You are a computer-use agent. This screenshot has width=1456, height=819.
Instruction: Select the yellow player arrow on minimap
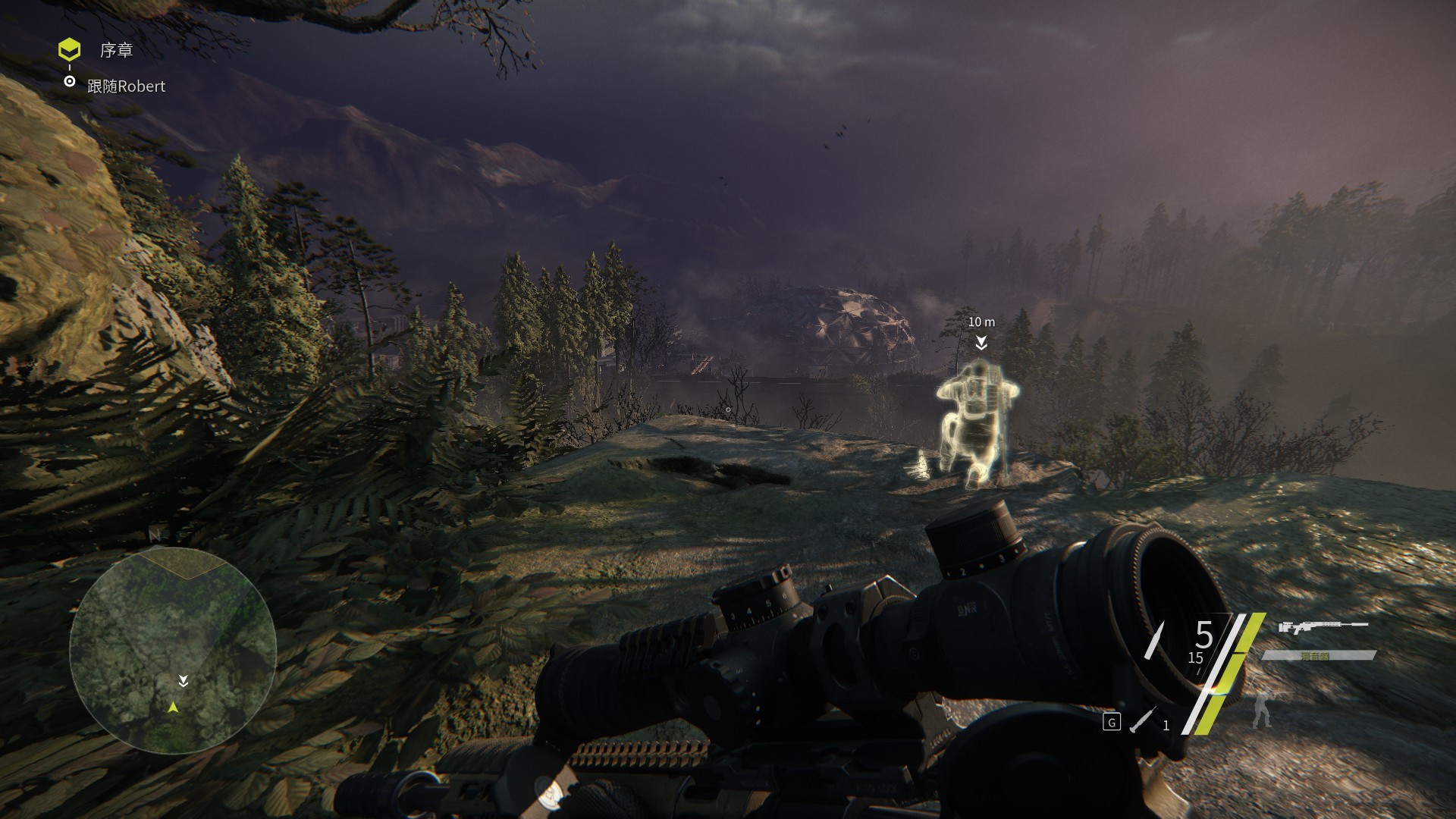(174, 707)
